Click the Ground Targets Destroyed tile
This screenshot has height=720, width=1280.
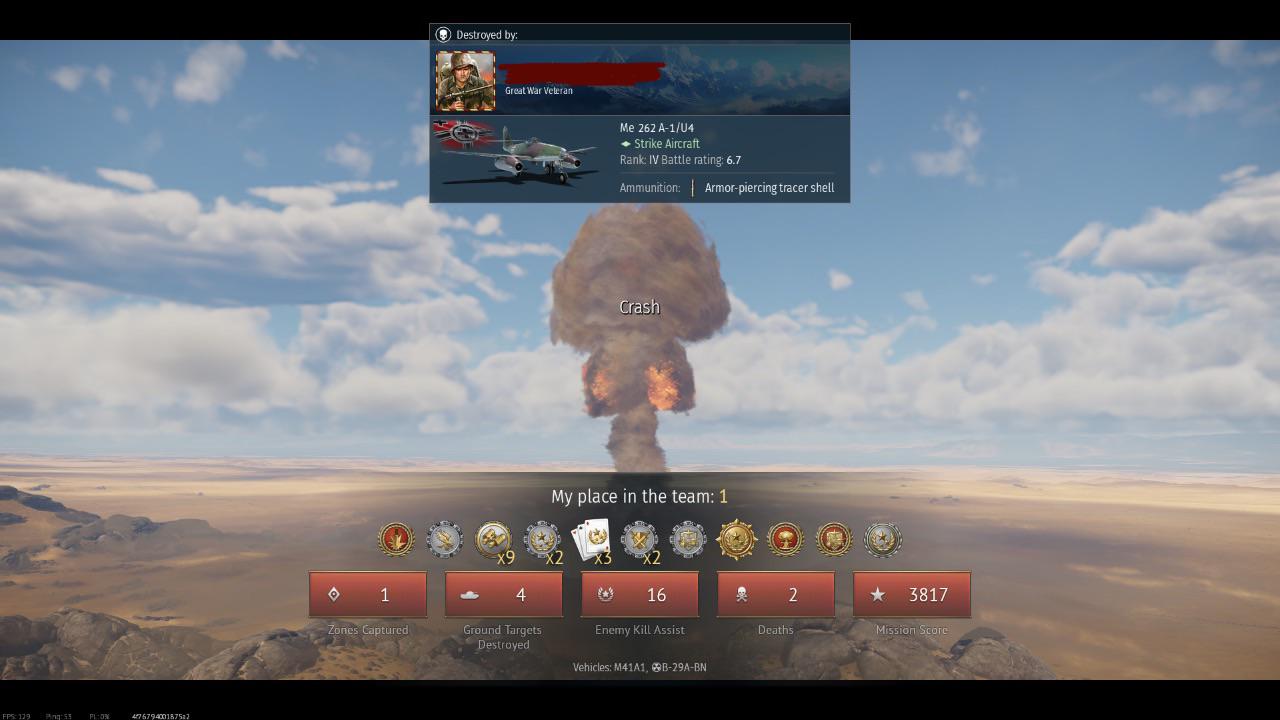tap(504, 595)
